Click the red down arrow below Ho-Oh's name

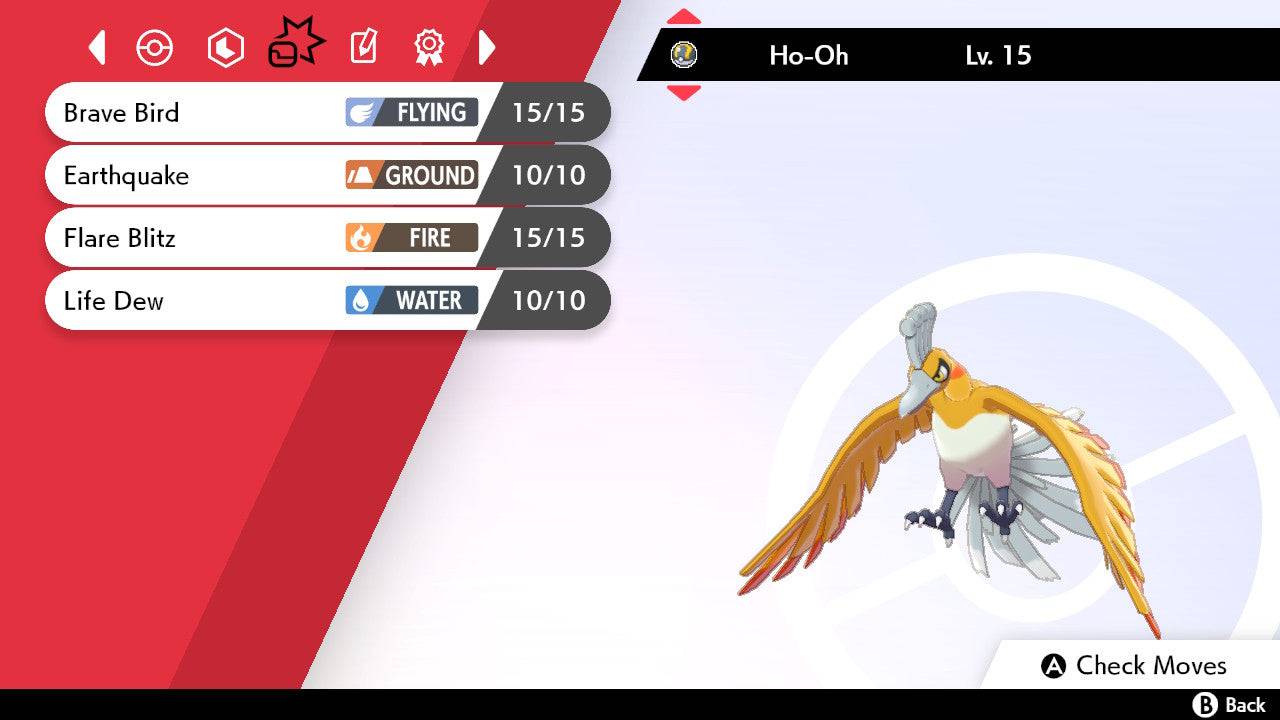pos(684,90)
